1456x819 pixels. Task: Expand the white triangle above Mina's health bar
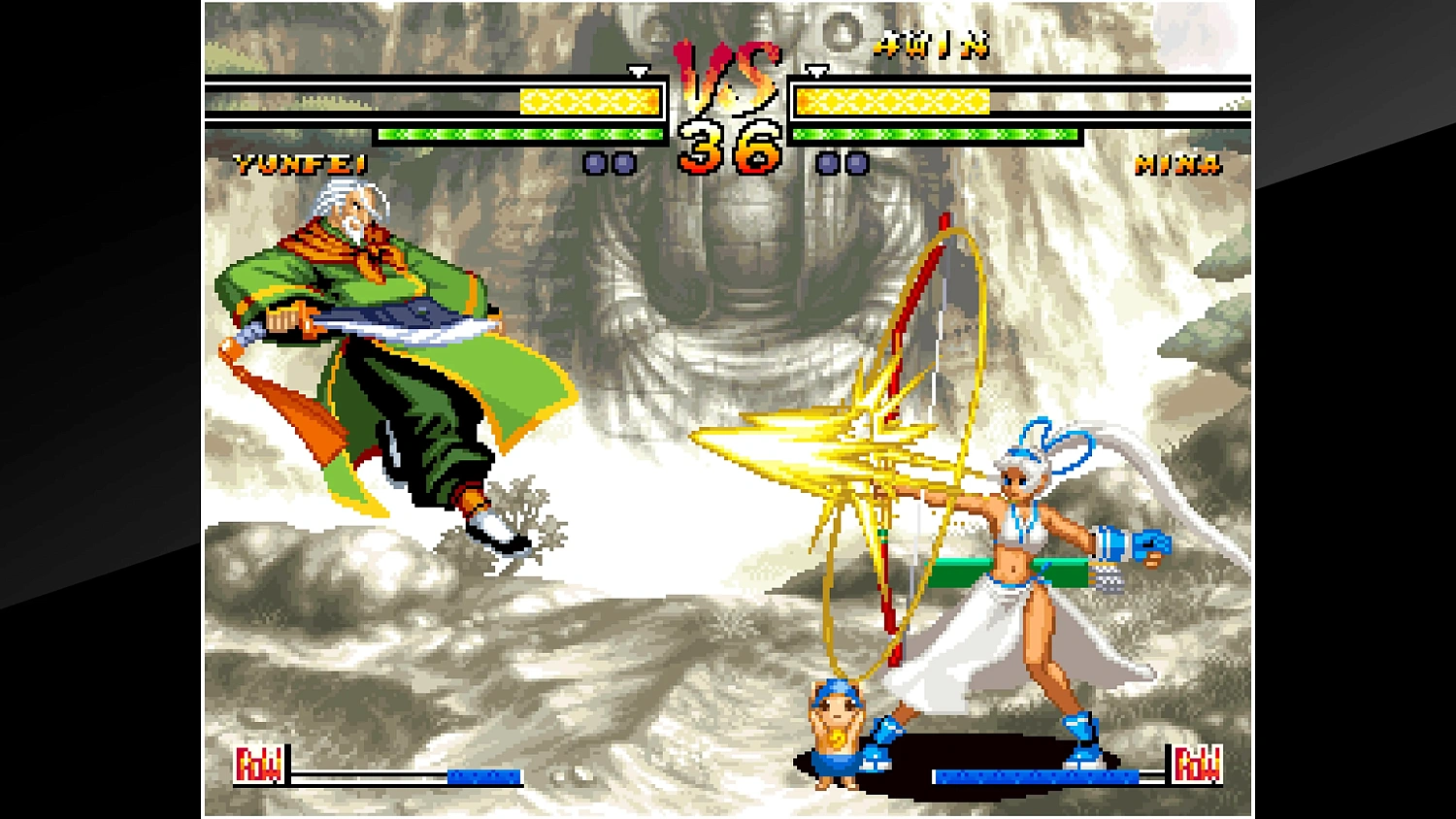coord(815,72)
